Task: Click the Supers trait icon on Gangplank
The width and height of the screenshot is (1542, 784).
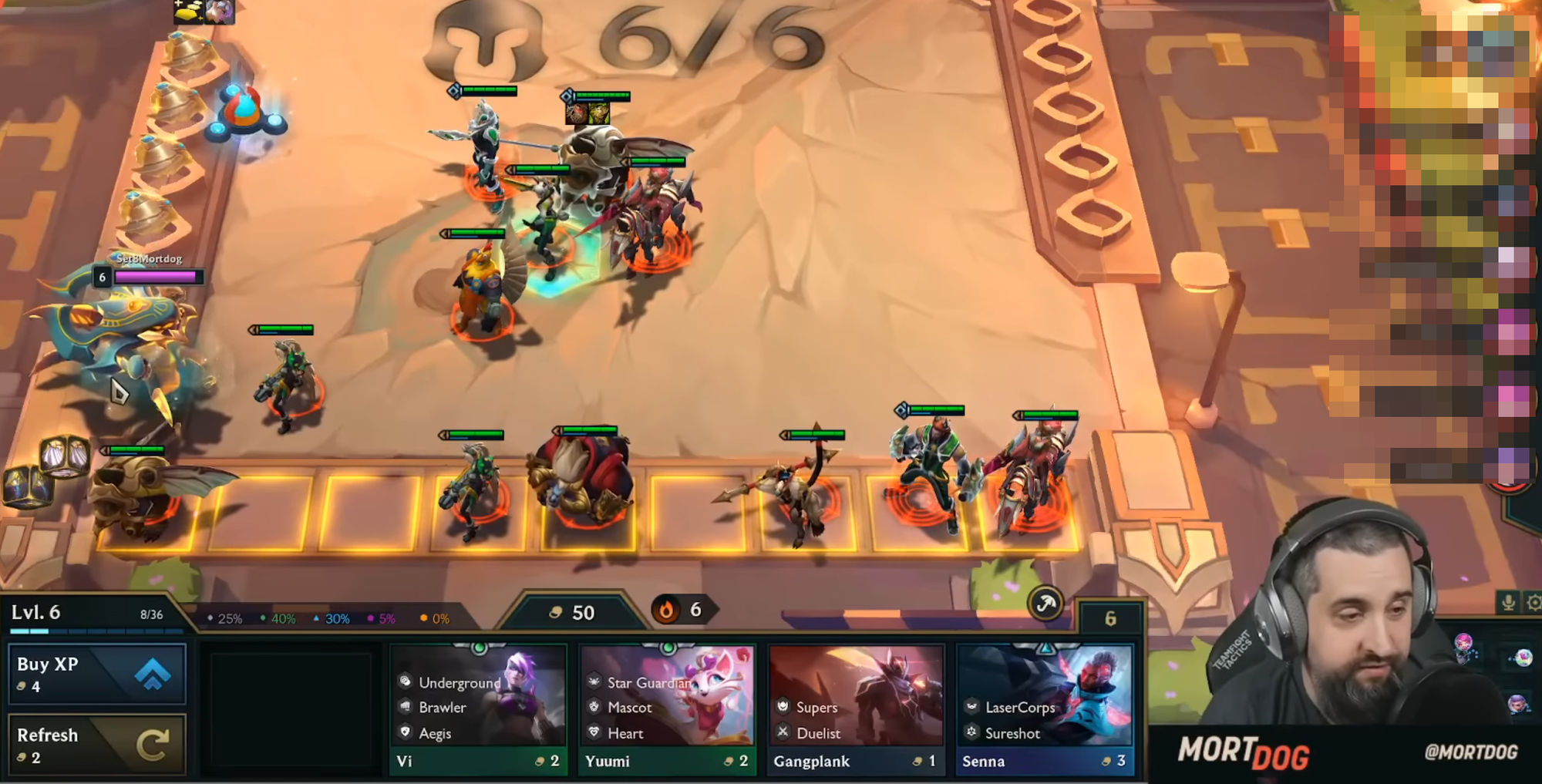Action: pos(782,707)
